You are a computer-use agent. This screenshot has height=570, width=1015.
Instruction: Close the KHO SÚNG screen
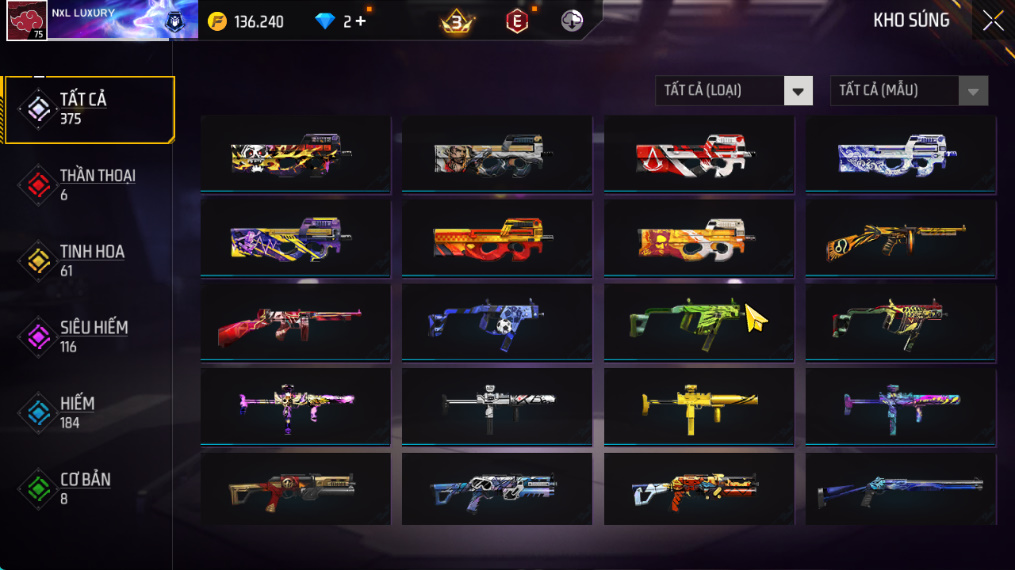[x=992, y=21]
